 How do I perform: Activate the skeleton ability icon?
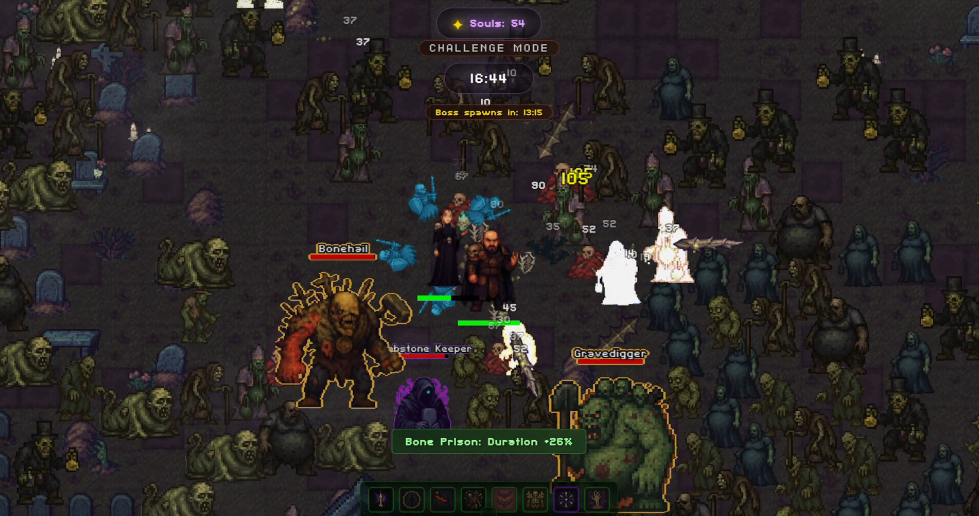(x=536, y=499)
